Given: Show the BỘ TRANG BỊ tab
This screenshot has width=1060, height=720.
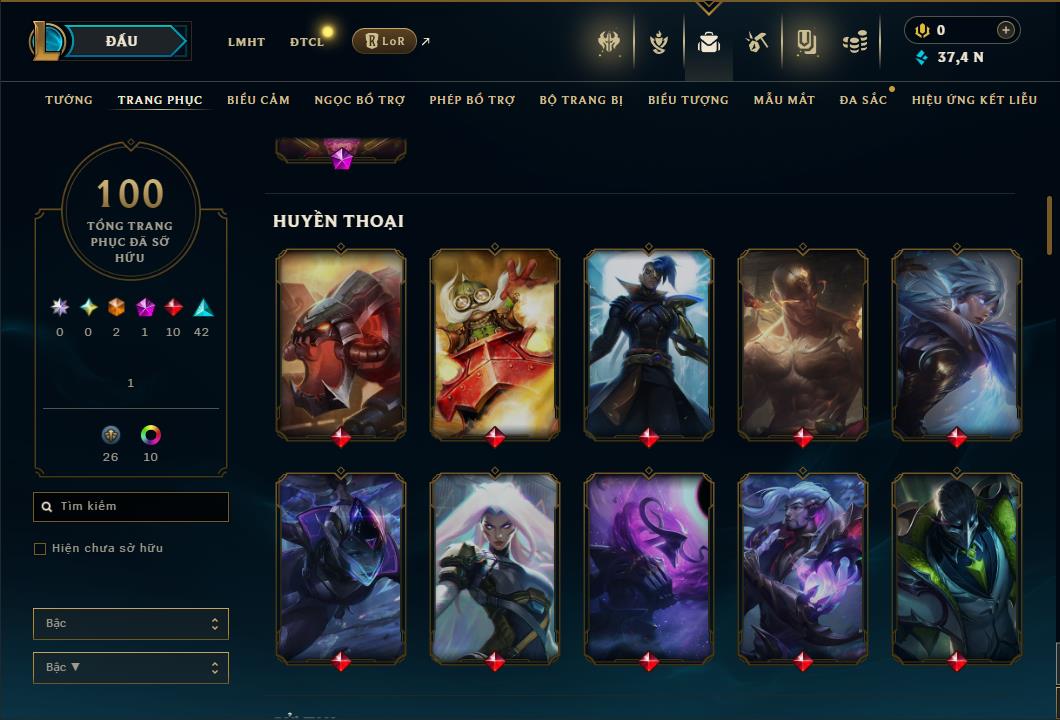Looking at the screenshot, I should 581,100.
